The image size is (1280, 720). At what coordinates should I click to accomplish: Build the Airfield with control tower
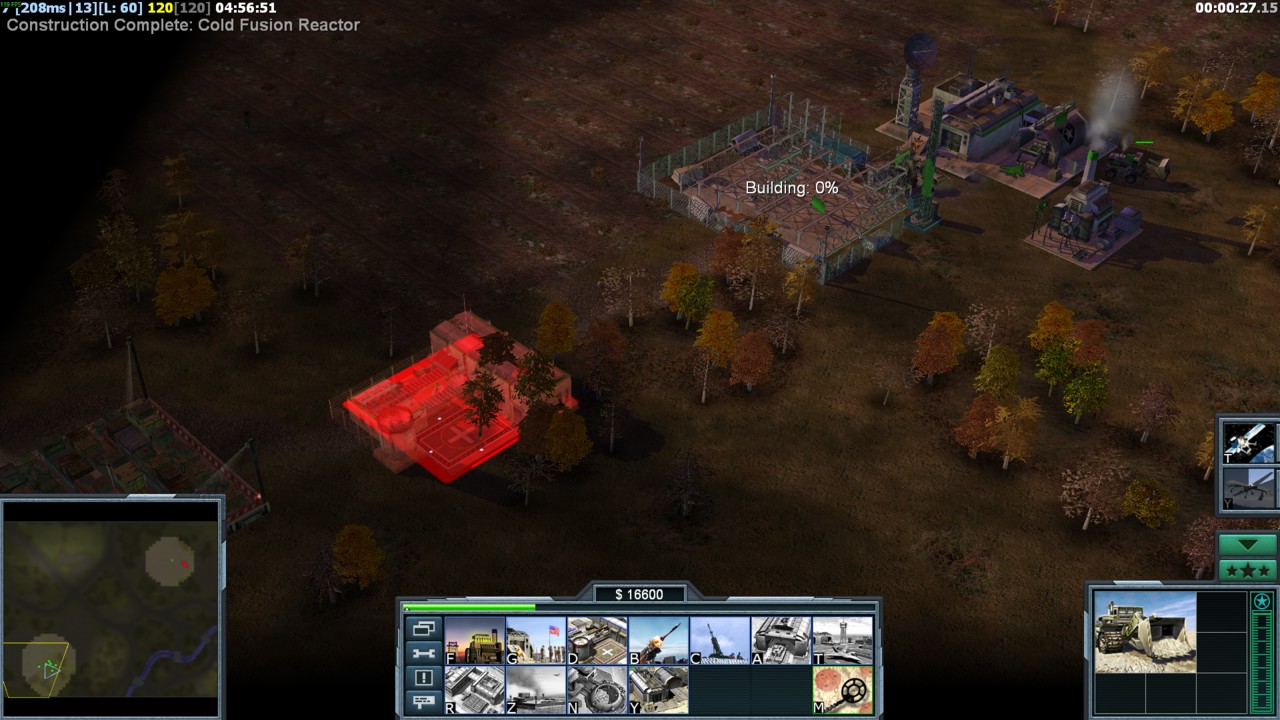[842, 640]
